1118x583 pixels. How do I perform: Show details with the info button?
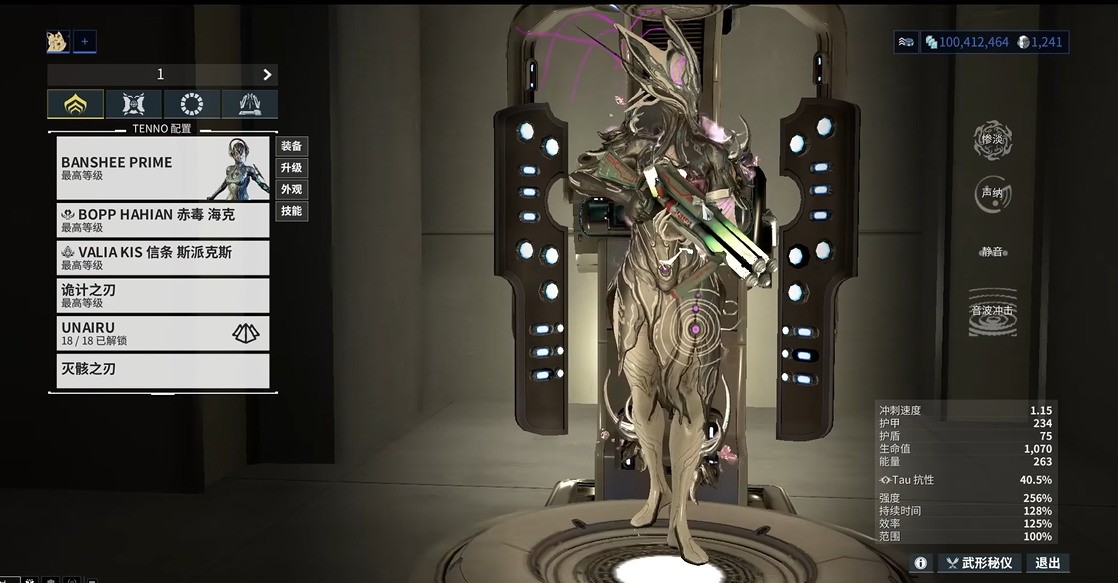pos(920,563)
